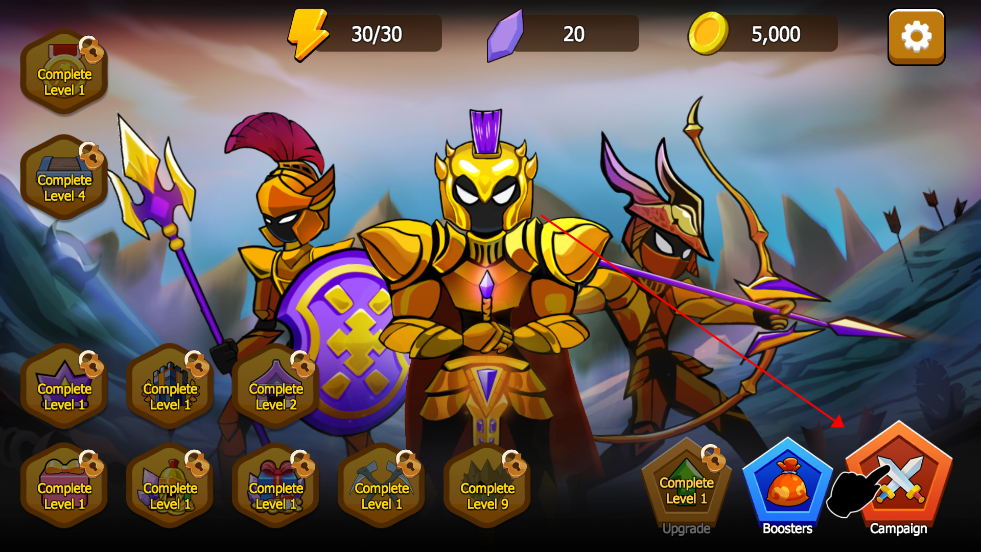The height and width of the screenshot is (552, 981).
Task: Select the locked golden helmet badge
Action: [170, 490]
